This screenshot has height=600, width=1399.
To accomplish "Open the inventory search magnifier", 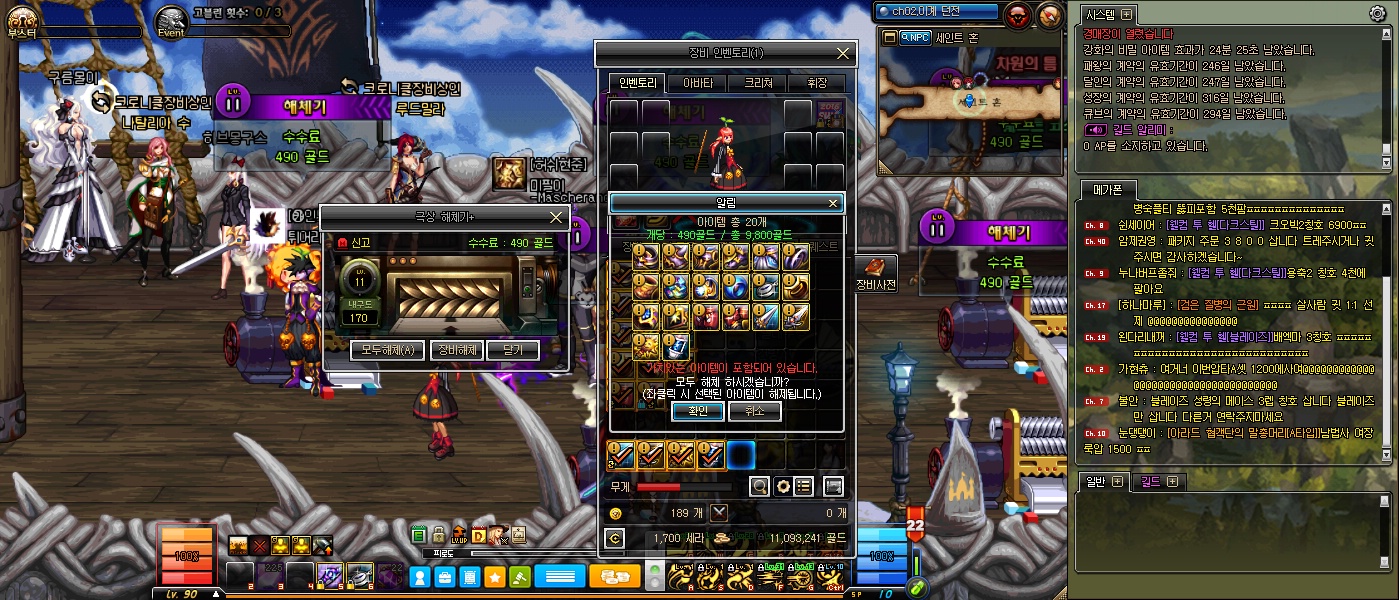I will click(760, 486).
